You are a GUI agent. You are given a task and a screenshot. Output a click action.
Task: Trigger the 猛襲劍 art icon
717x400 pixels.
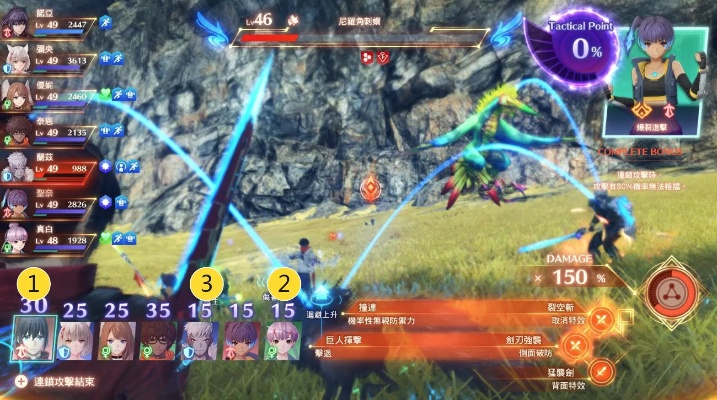[602, 372]
